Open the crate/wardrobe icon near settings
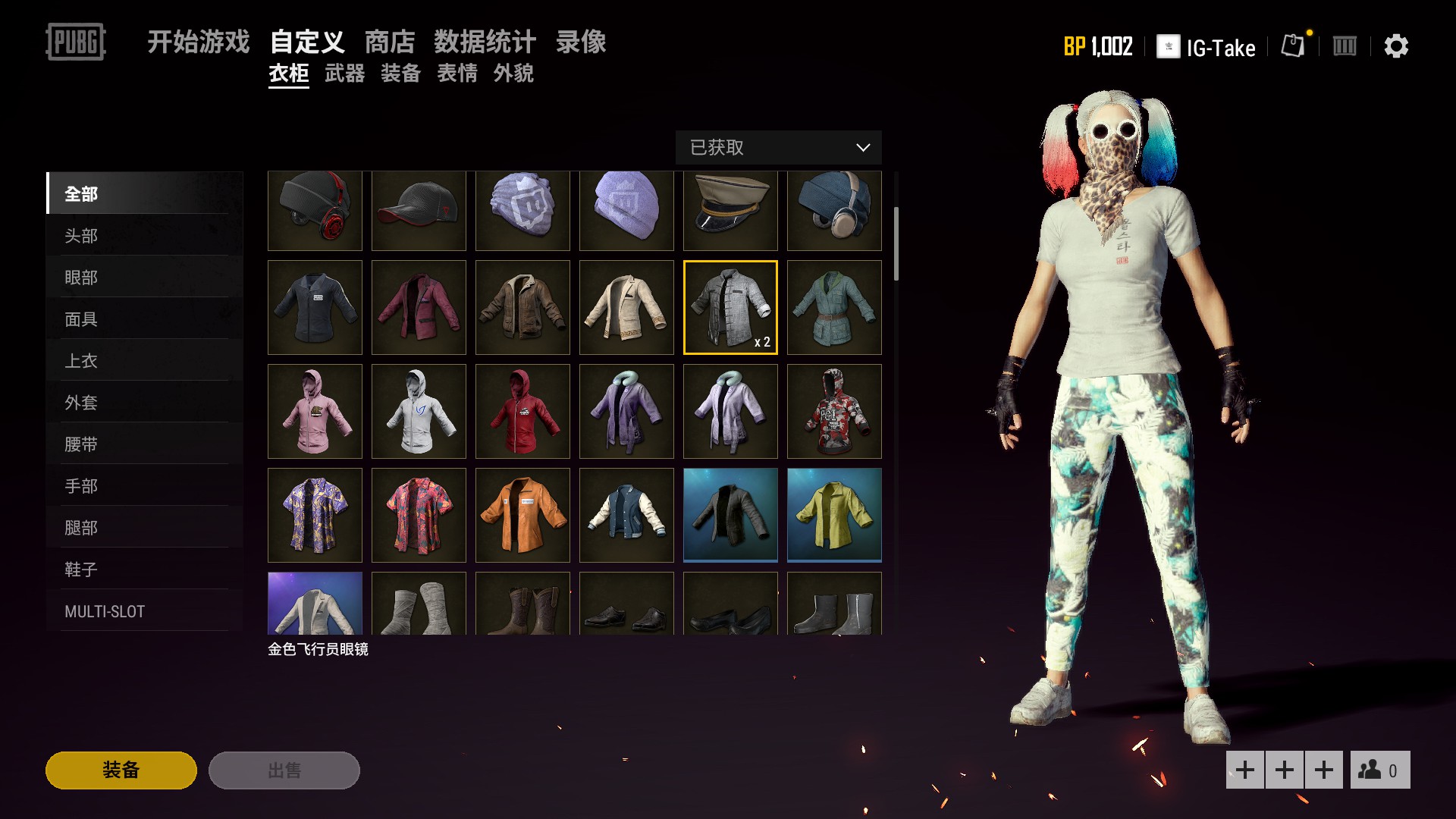 pyautogui.click(x=1345, y=46)
